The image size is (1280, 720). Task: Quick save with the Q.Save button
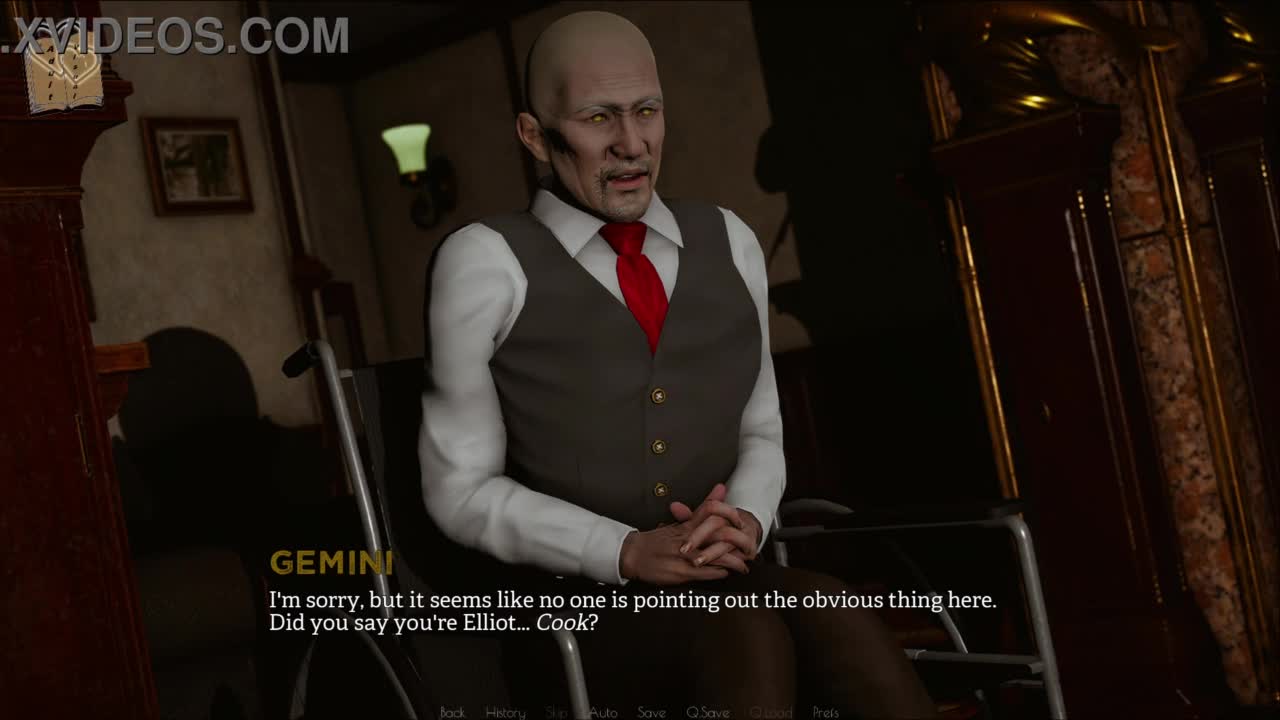707,712
